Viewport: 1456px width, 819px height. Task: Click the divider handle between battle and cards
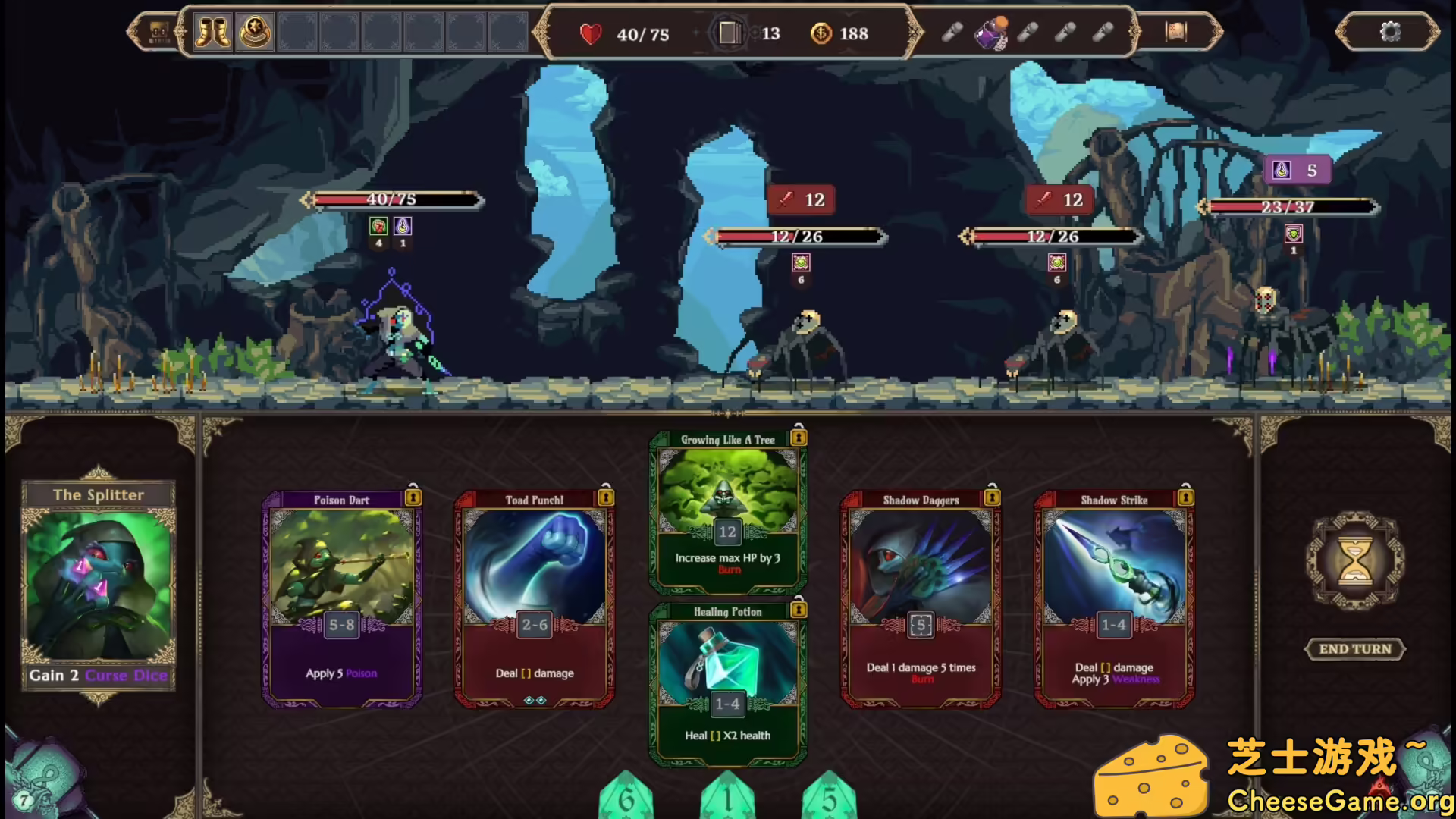coord(728,414)
